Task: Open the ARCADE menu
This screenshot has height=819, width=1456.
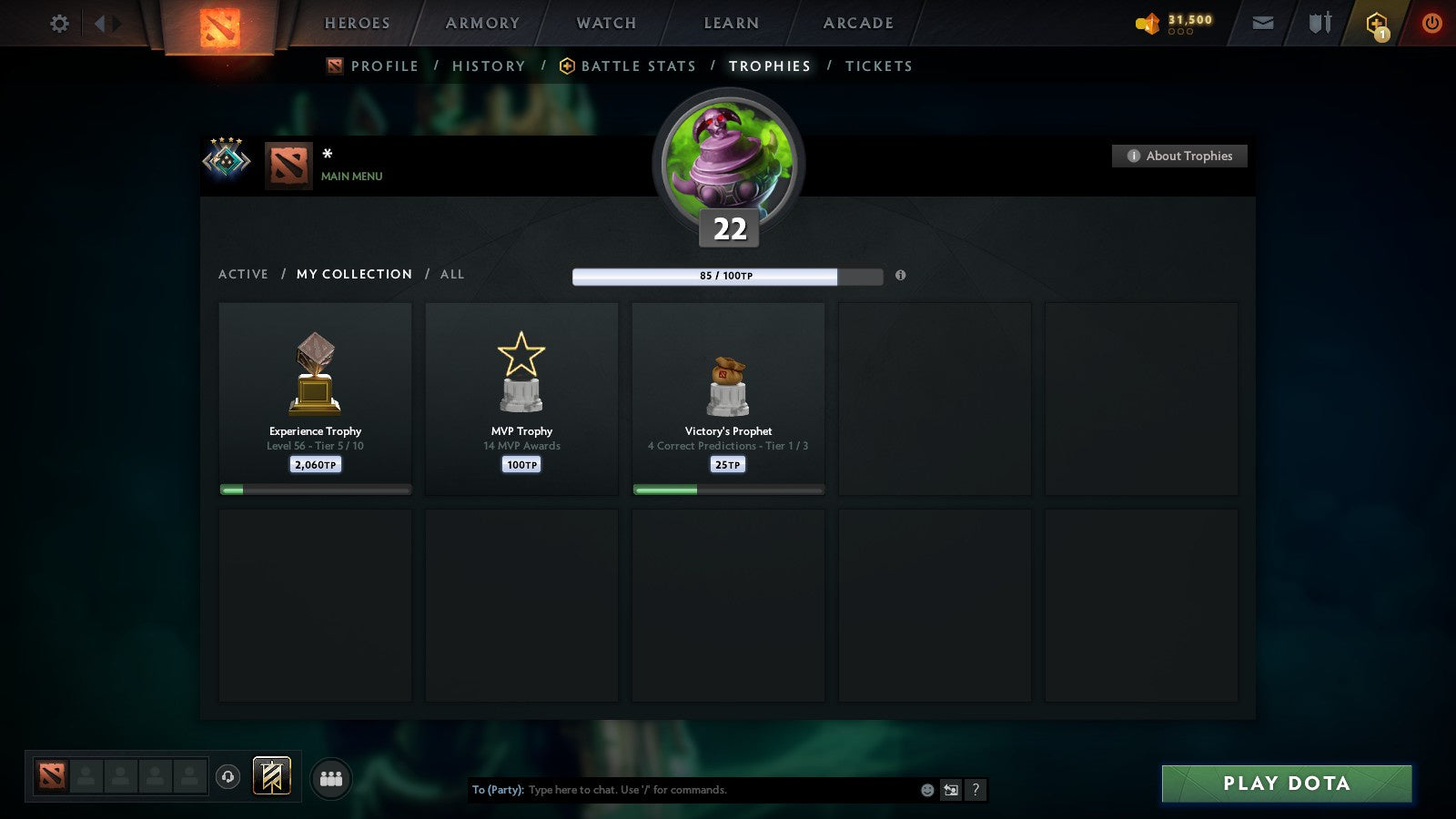Action: click(x=856, y=23)
